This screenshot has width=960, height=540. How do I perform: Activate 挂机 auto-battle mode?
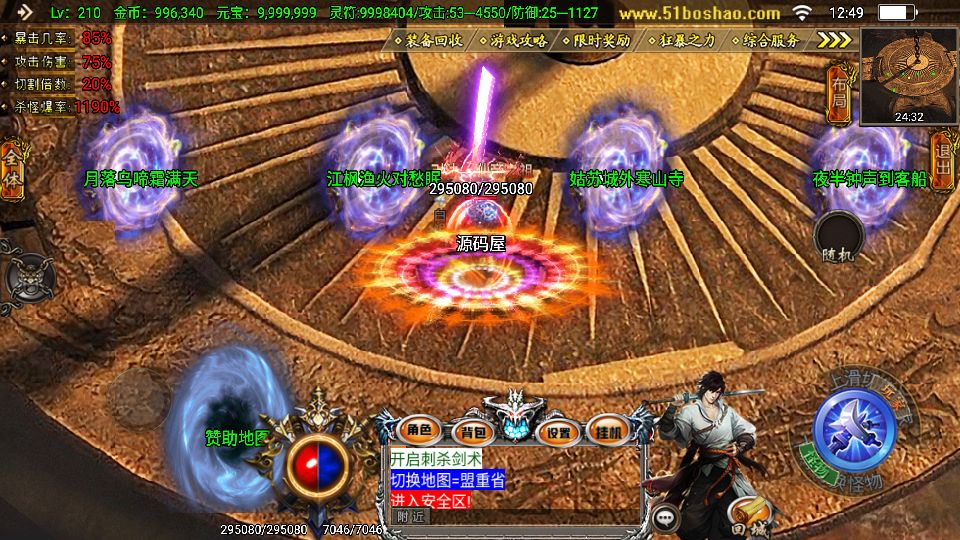(608, 432)
